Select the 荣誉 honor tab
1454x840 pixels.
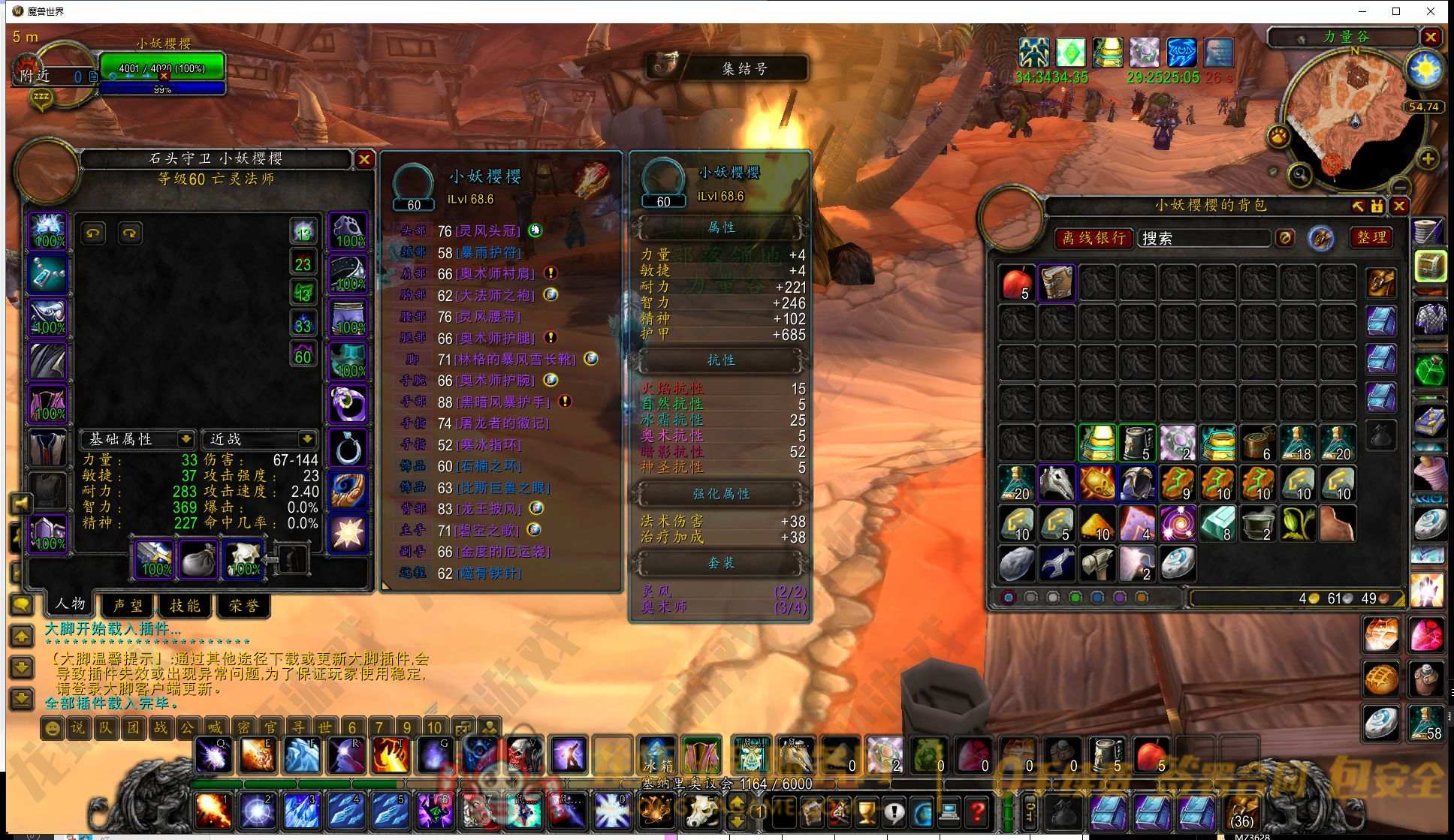pyautogui.click(x=243, y=605)
